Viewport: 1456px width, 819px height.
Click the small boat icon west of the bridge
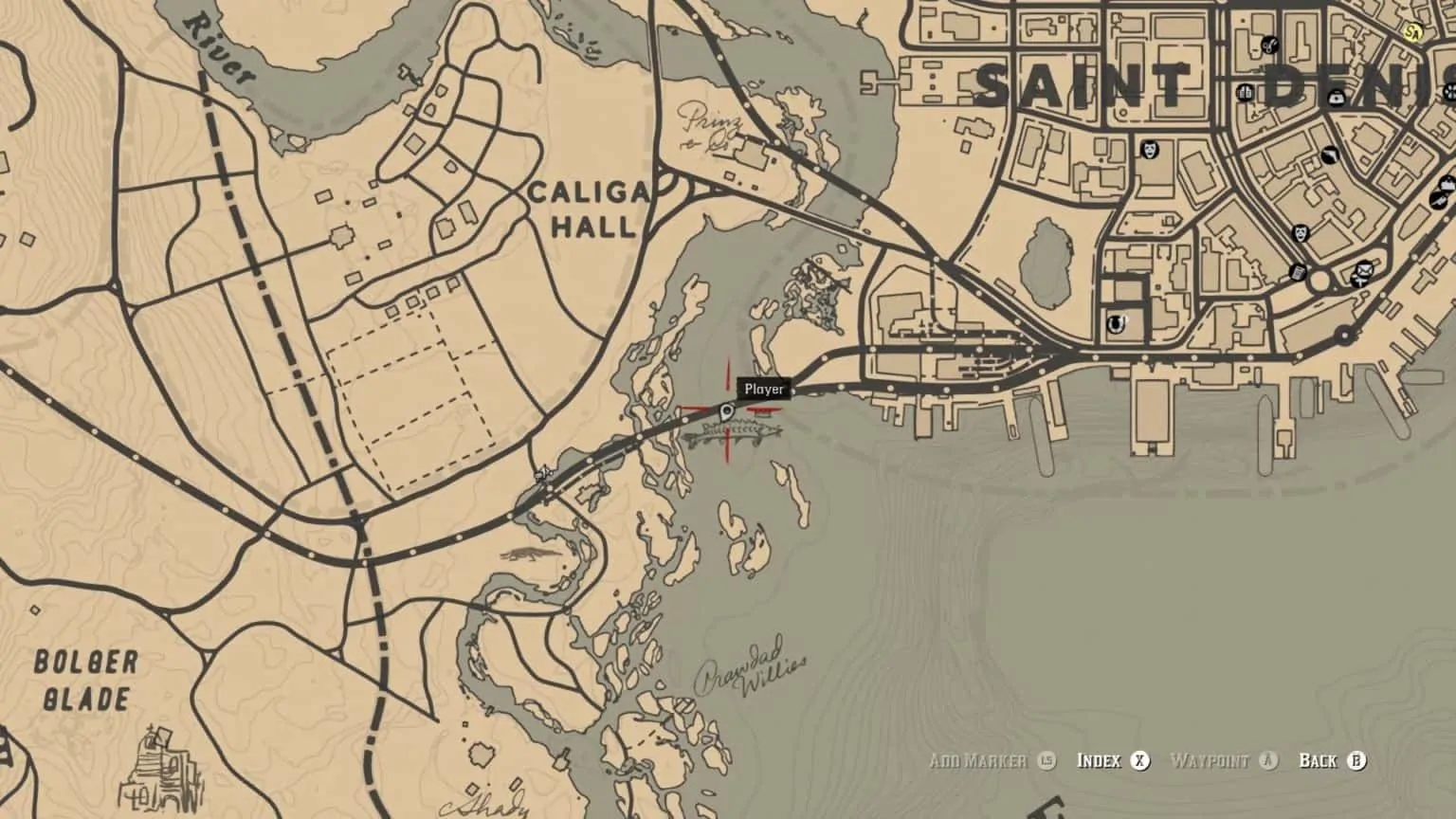click(543, 474)
